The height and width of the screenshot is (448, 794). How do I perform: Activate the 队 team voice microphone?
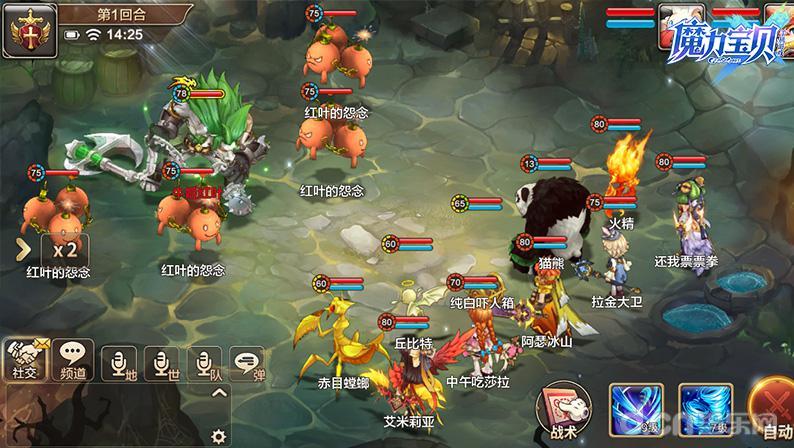coord(204,362)
